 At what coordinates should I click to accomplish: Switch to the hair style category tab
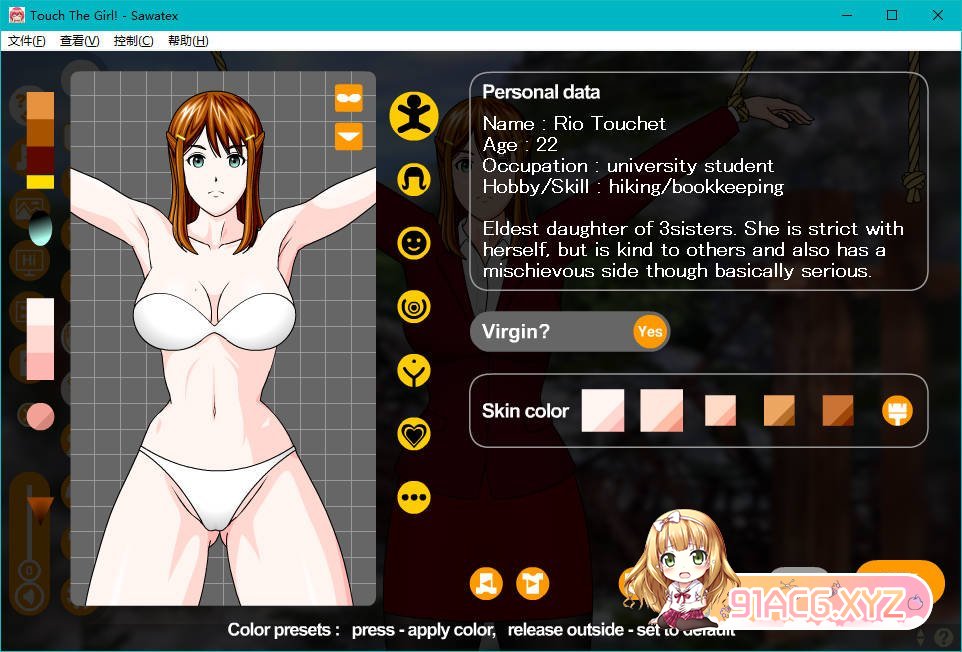(413, 179)
